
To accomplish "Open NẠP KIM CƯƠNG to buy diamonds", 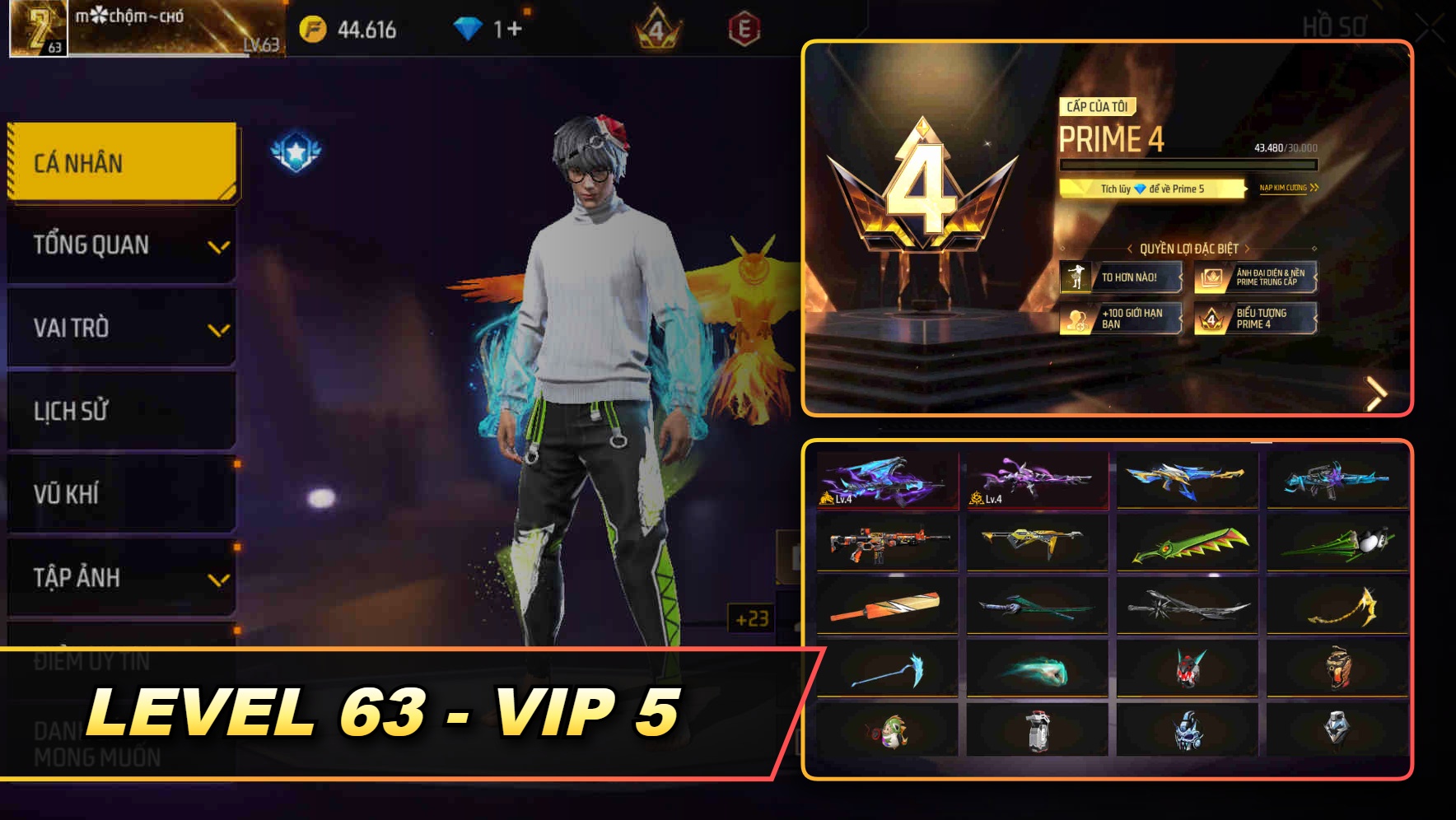I will (1286, 188).
